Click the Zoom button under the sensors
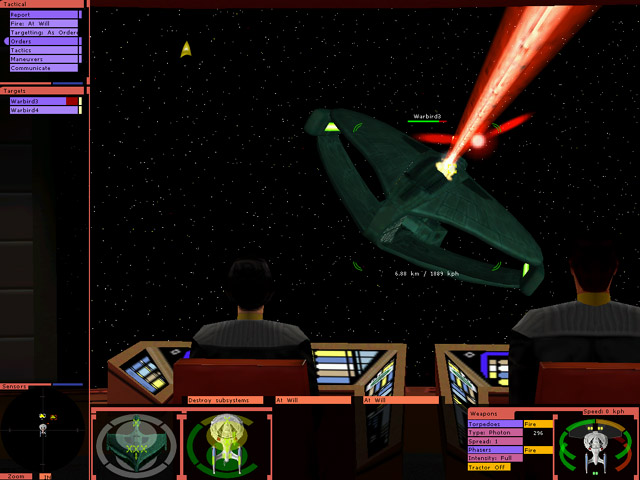Screen dimensions: 640x480 coord(17,476)
